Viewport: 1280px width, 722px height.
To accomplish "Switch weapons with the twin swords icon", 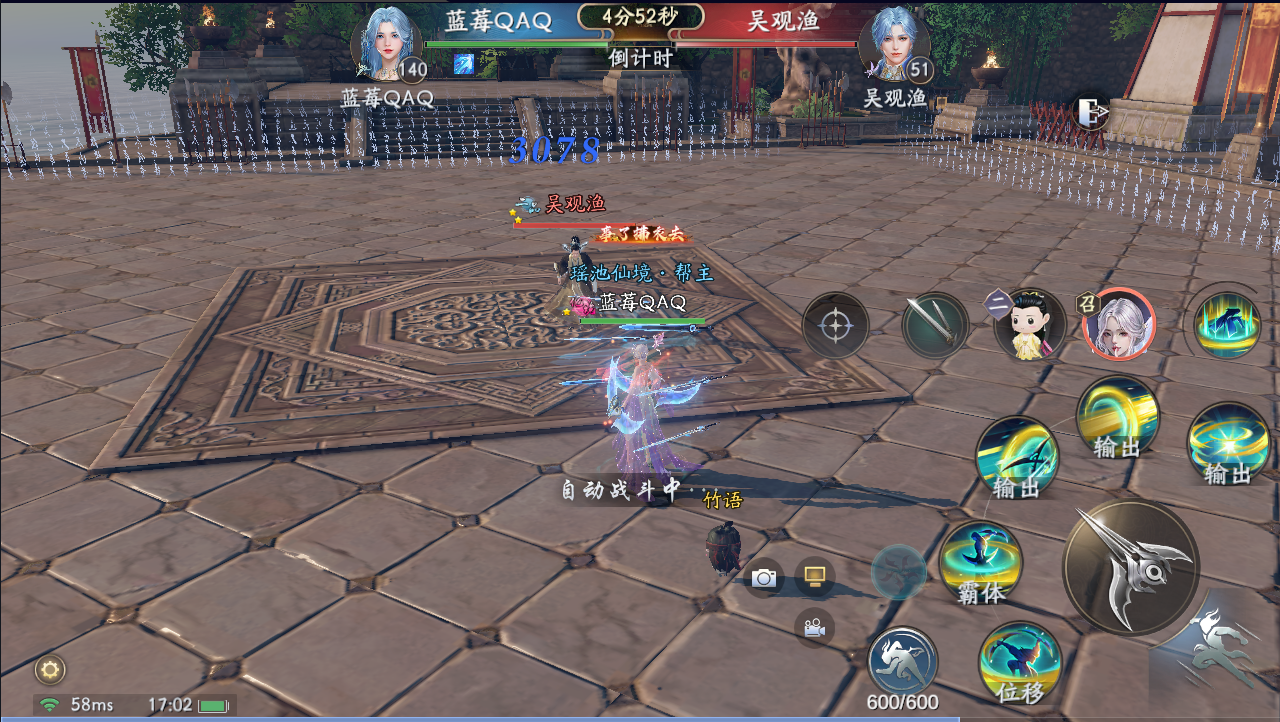I will pos(935,325).
